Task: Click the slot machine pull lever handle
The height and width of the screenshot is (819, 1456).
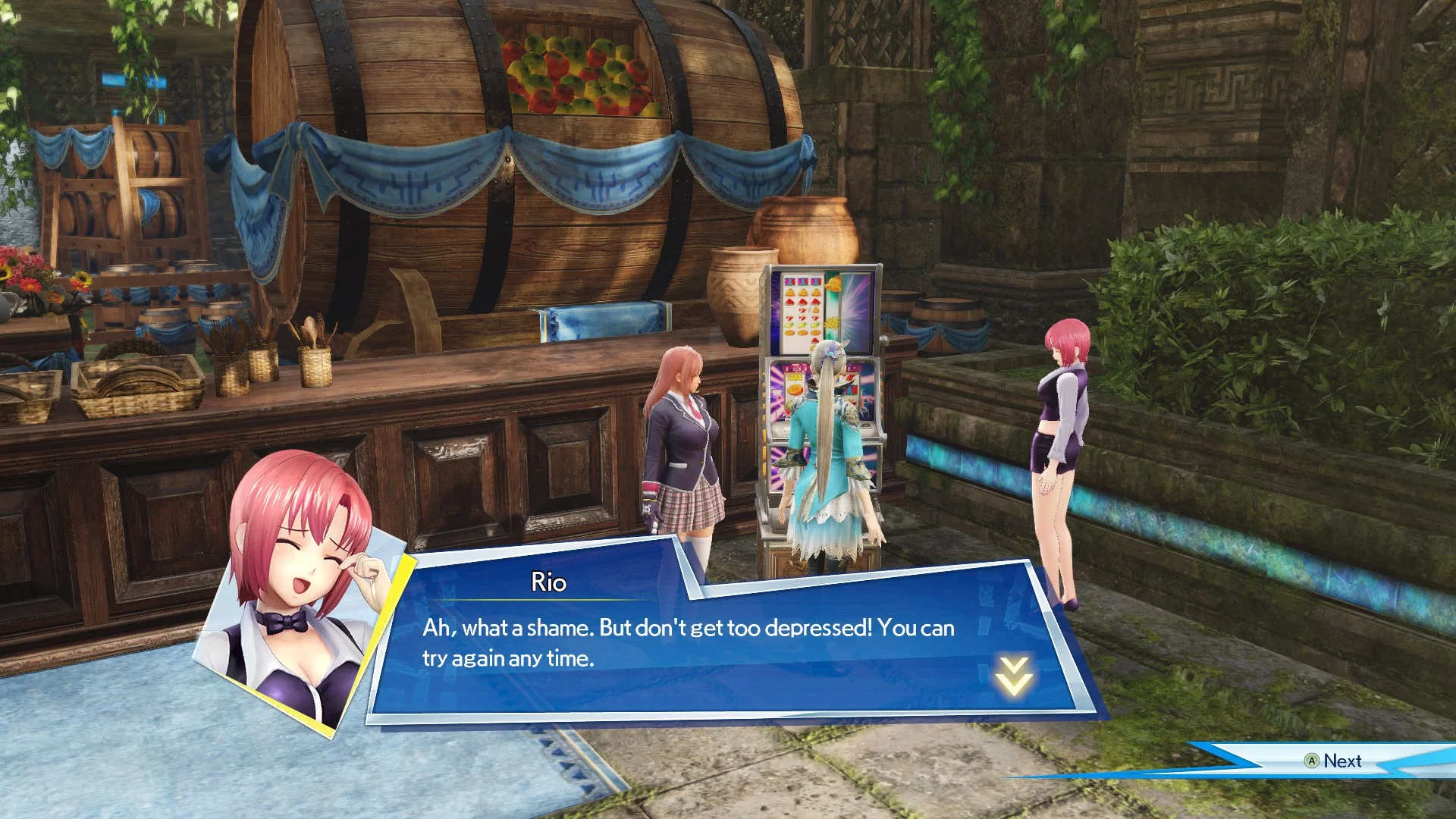Action: 883,341
